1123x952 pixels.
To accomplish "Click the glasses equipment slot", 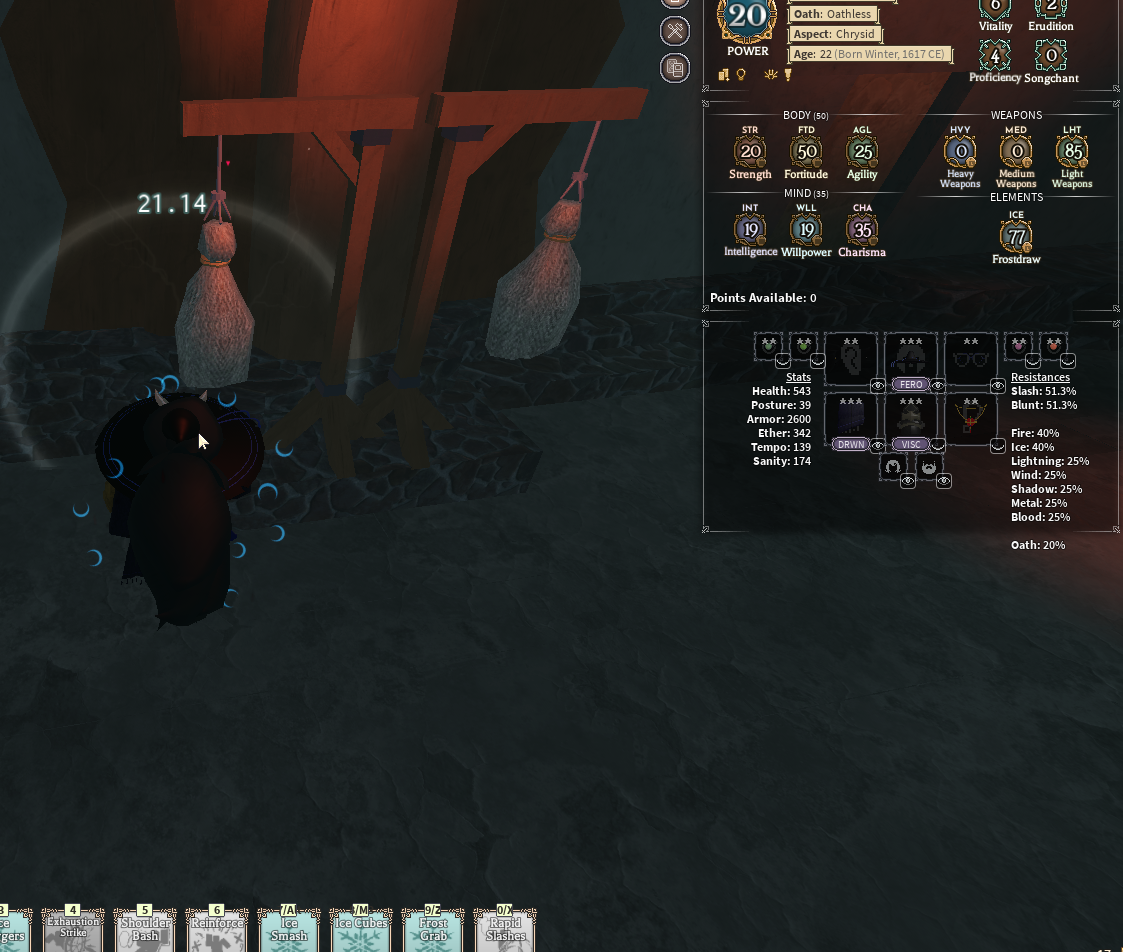I will pos(970,358).
